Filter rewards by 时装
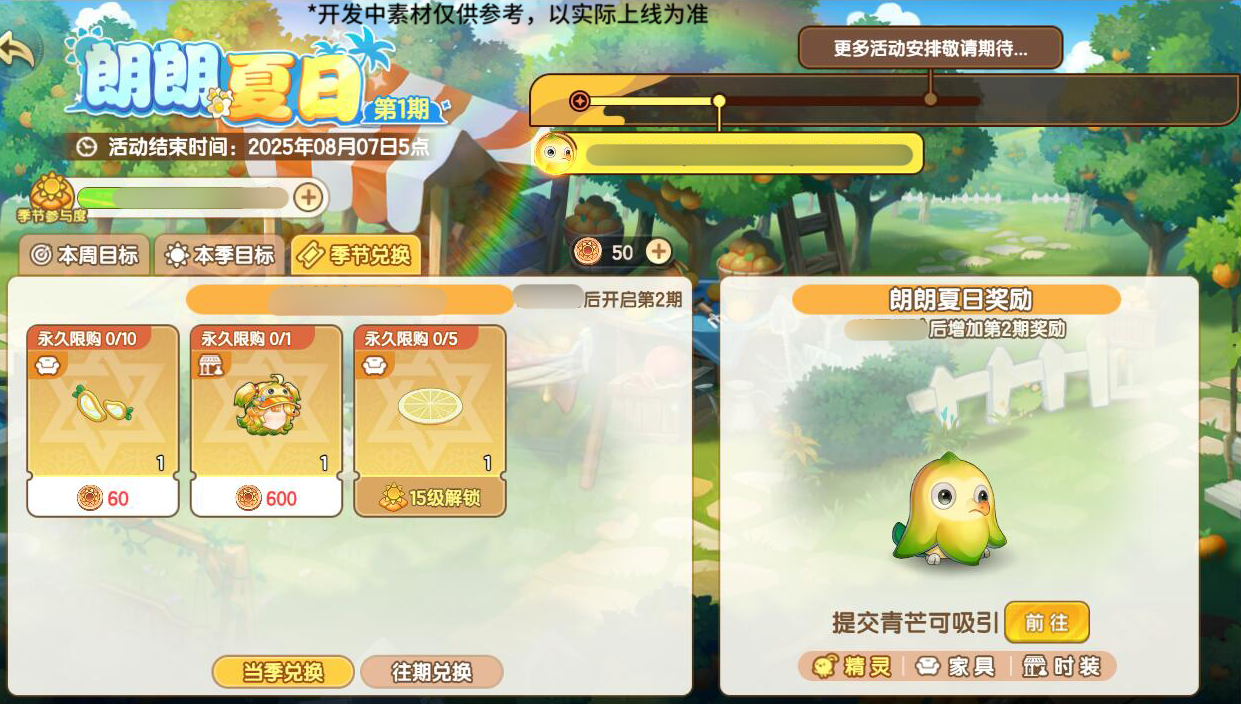 (x=1063, y=667)
